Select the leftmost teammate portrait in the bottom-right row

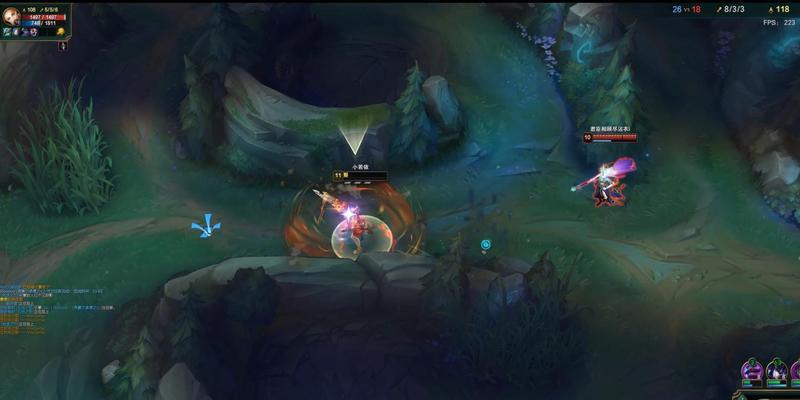point(750,371)
